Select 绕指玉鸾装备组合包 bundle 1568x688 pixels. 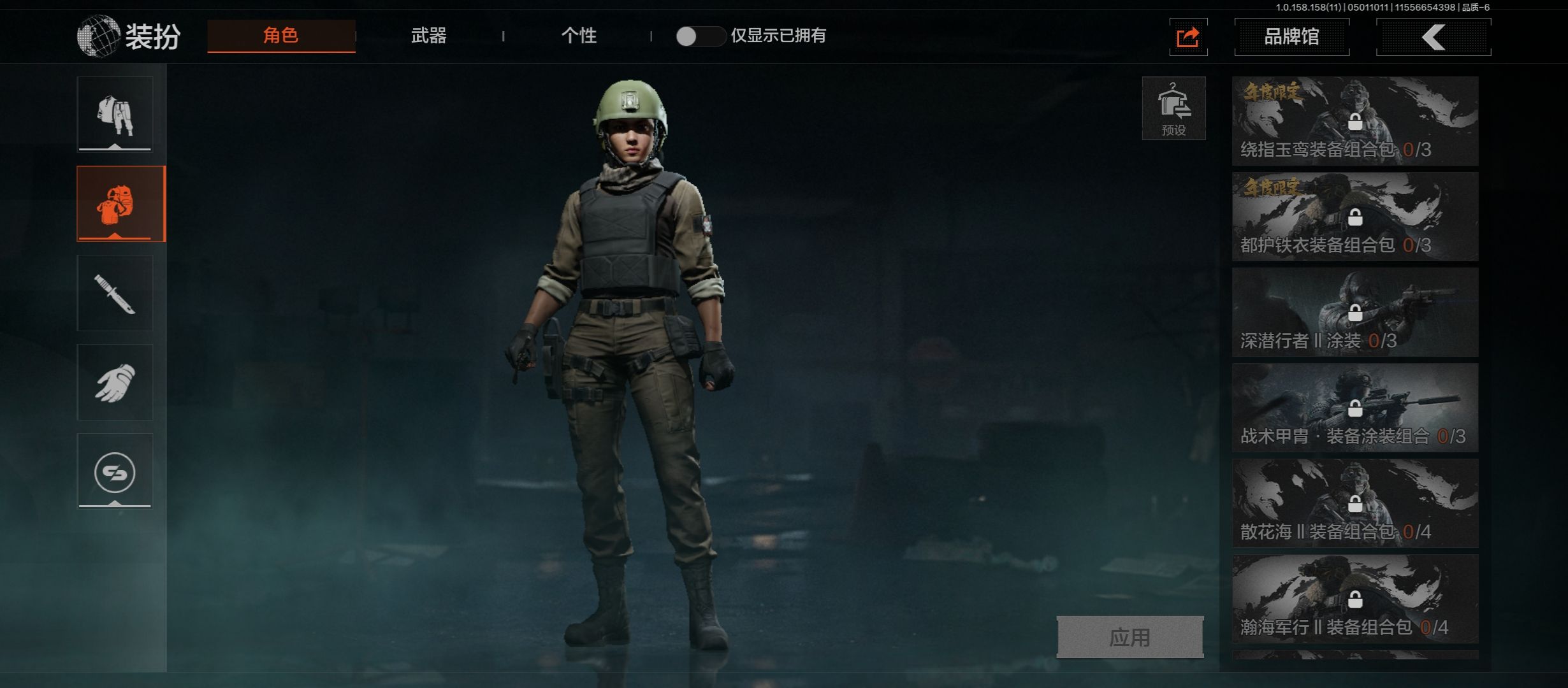[x=1355, y=121]
